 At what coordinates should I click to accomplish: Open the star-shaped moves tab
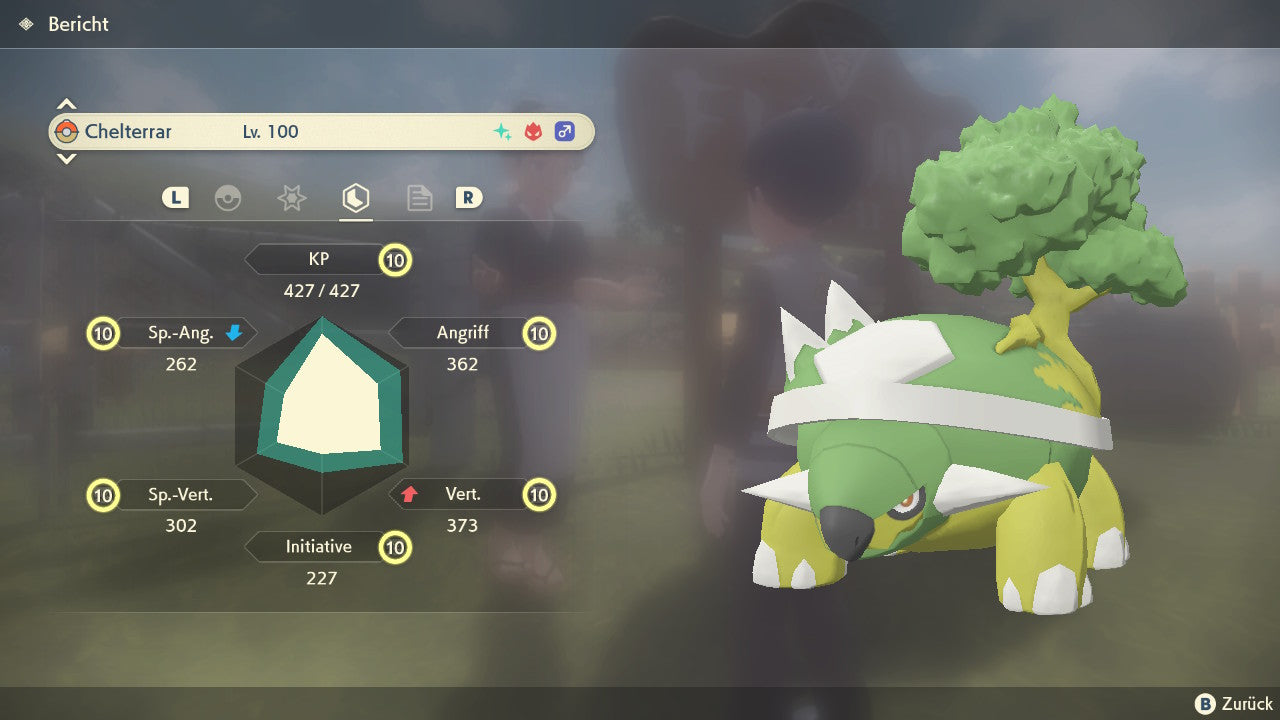[x=291, y=198]
